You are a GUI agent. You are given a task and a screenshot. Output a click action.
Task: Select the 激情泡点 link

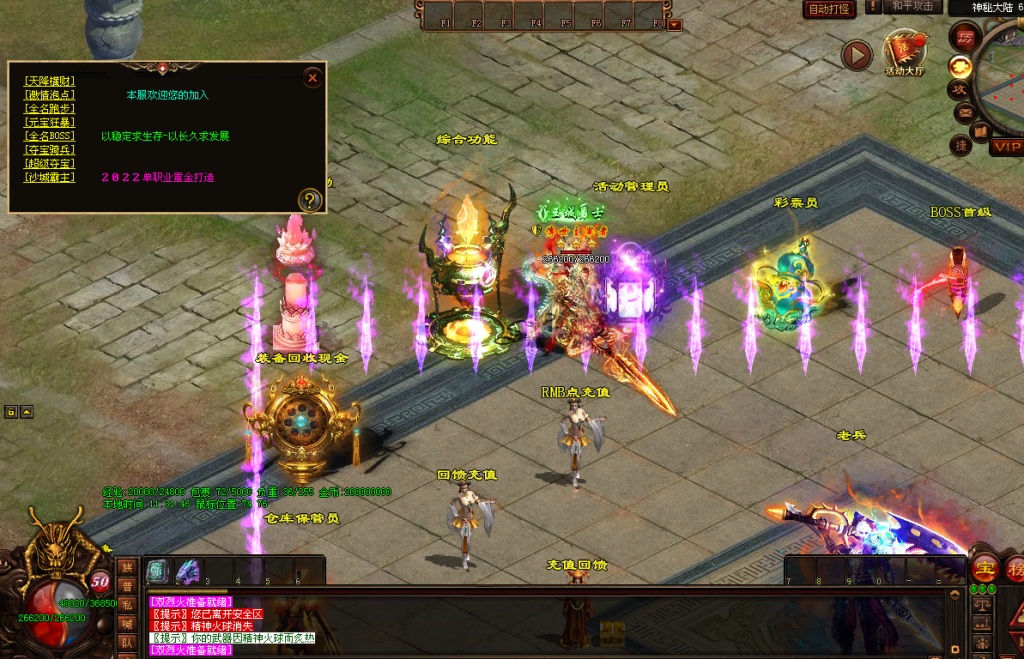pyautogui.click(x=50, y=94)
